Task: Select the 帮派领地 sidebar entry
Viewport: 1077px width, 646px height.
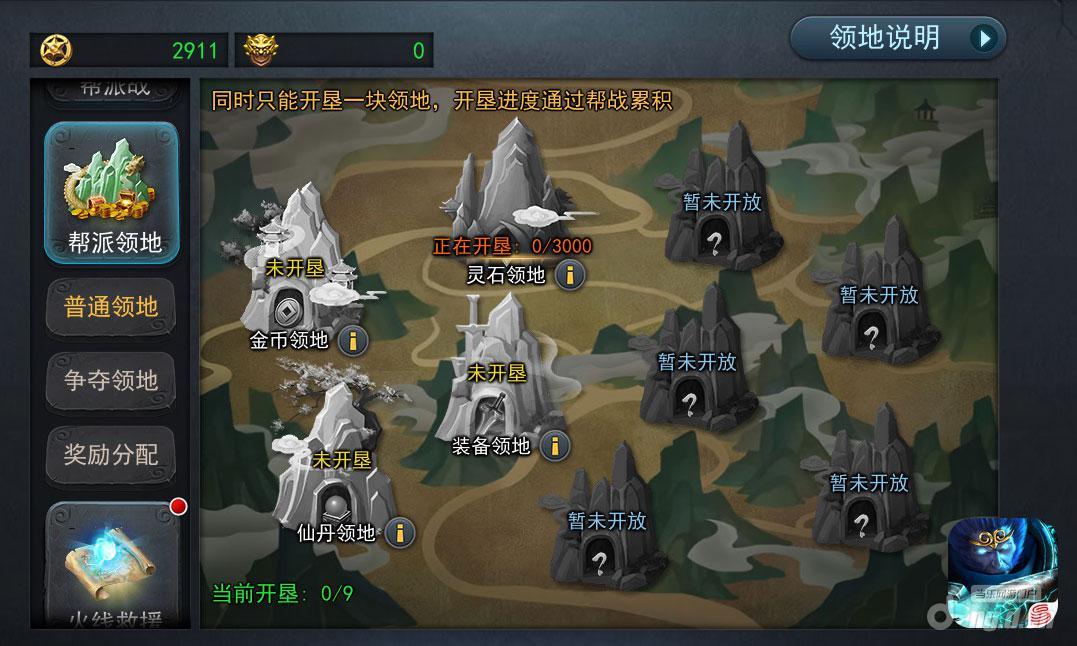Action: click(x=112, y=193)
